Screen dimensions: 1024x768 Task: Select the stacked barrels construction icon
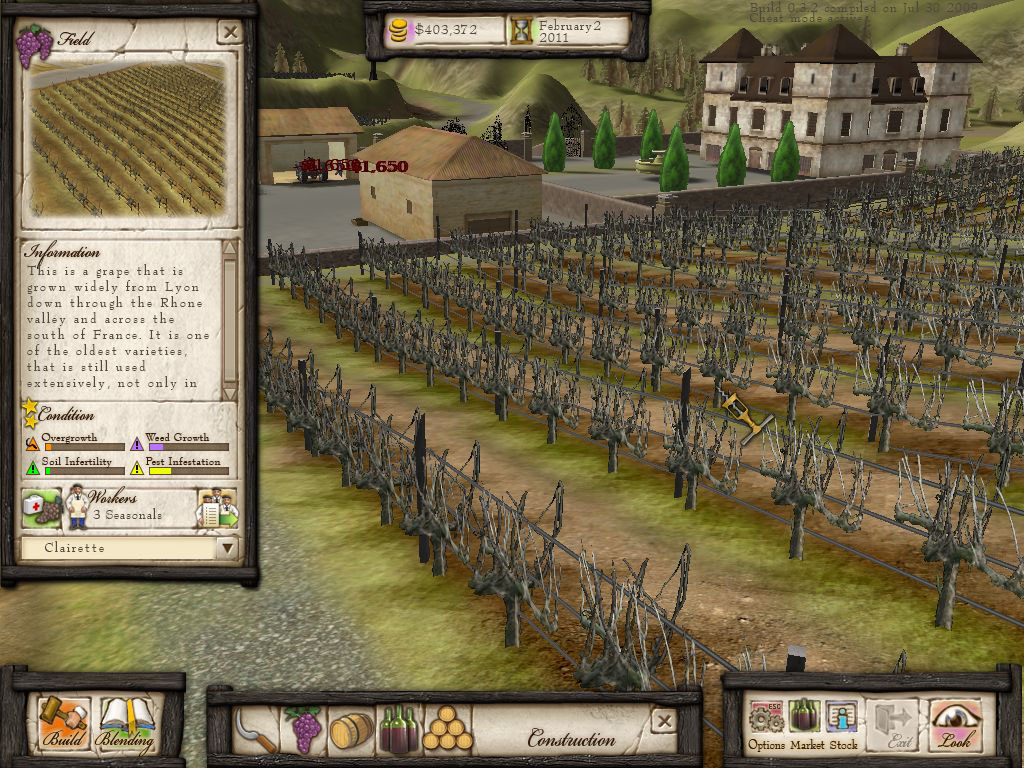[x=447, y=731]
